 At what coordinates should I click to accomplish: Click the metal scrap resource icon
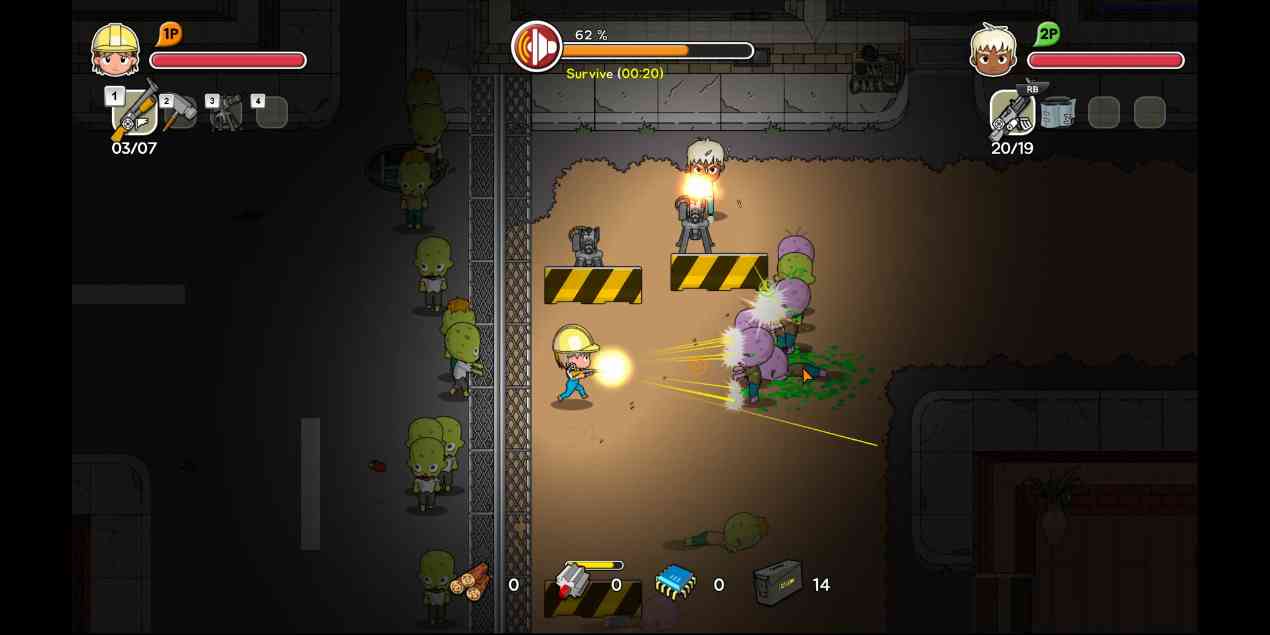point(572,582)
